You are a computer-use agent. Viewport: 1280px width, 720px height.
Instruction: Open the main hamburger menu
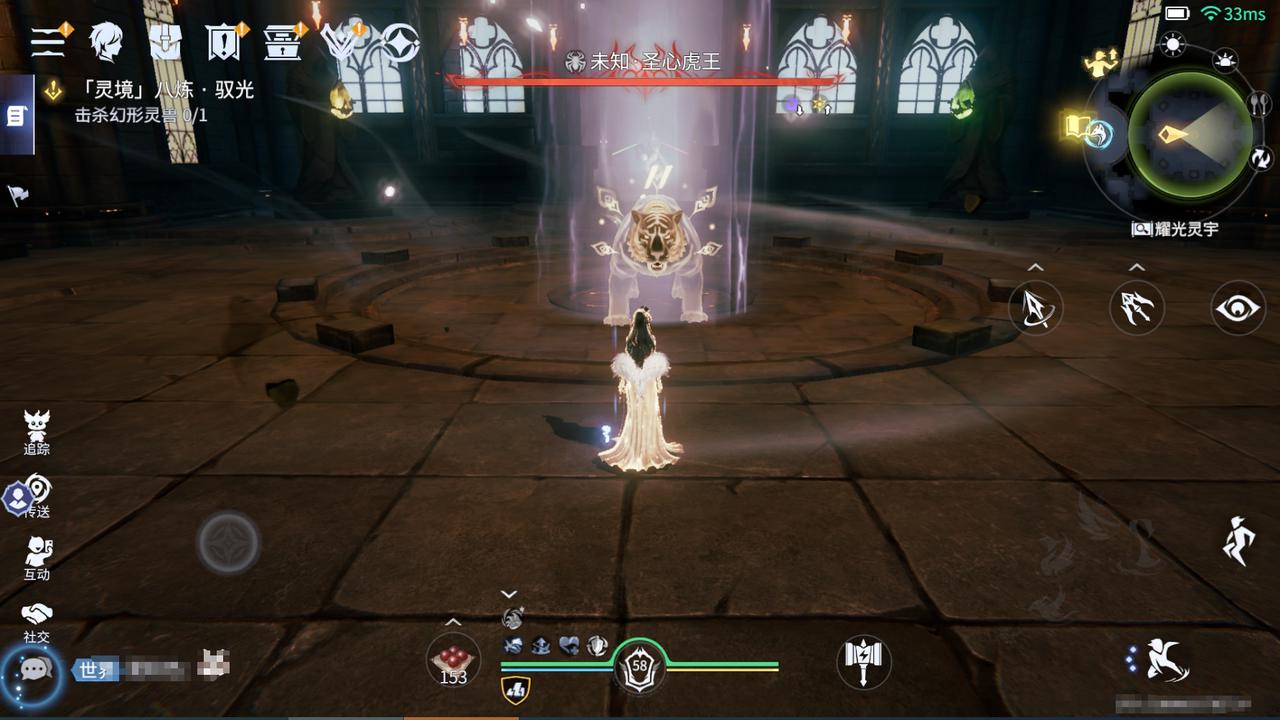click(47, 41)
